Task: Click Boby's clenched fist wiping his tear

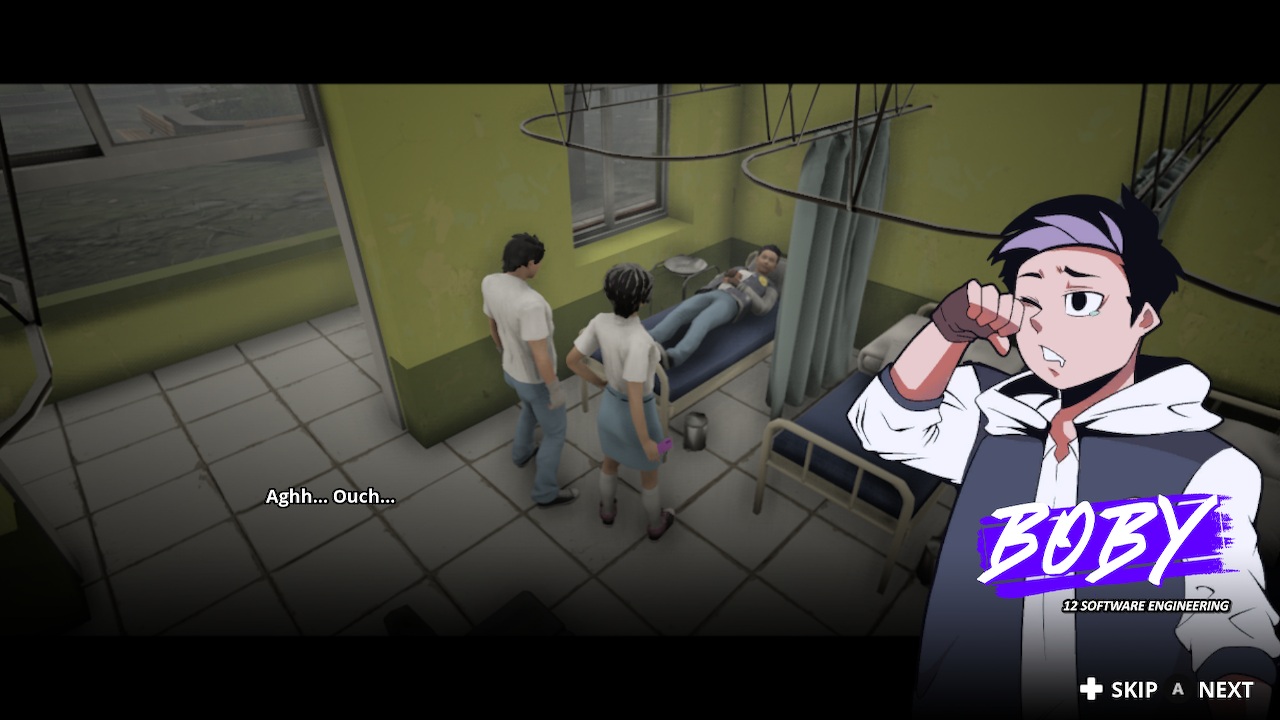Action: pos(985,310)
